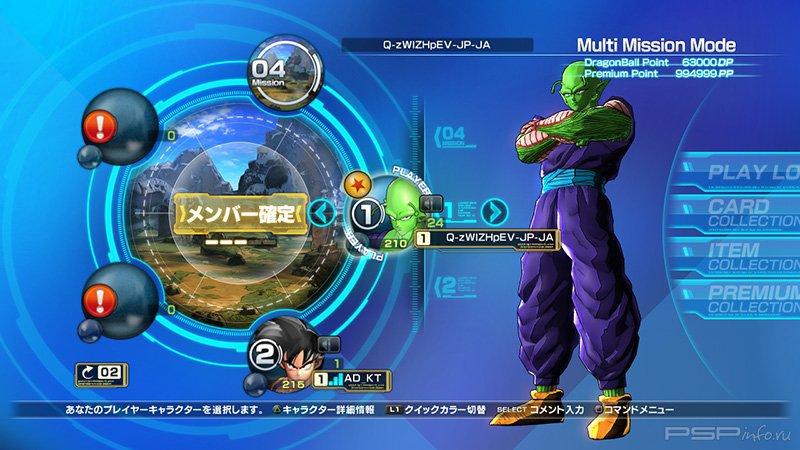Confirm members with the メンバー確定 button
This screenshot has height=450, width=800.
236,214
